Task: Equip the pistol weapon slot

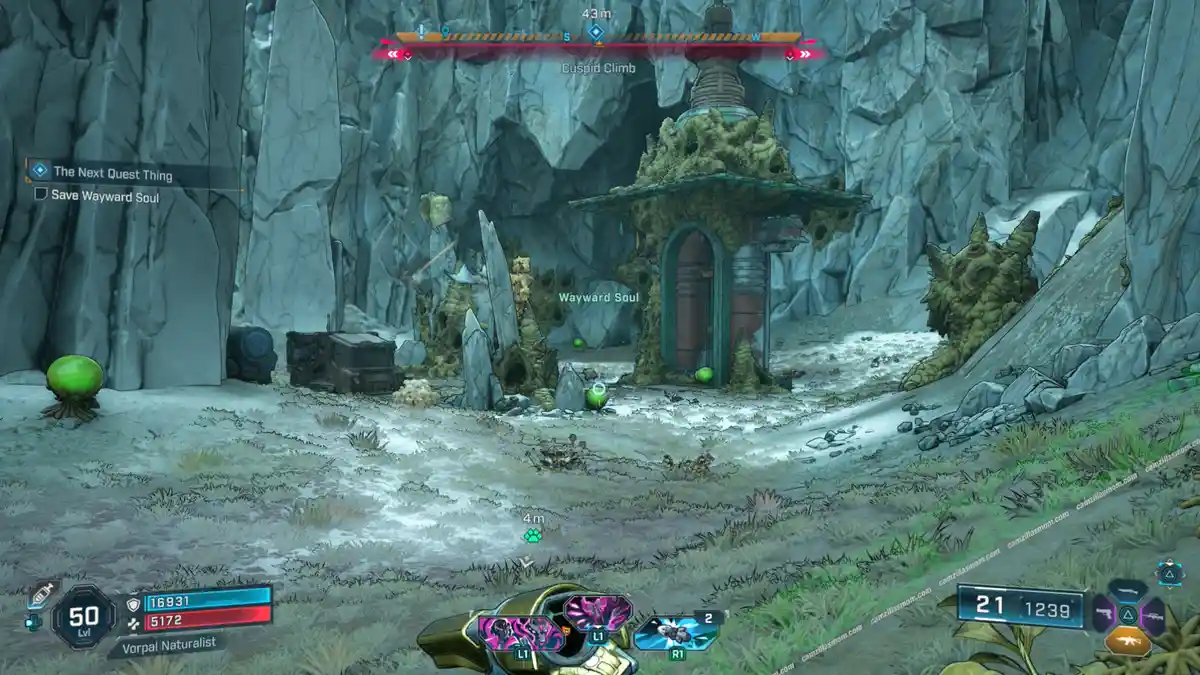Action: (1102, 614)
